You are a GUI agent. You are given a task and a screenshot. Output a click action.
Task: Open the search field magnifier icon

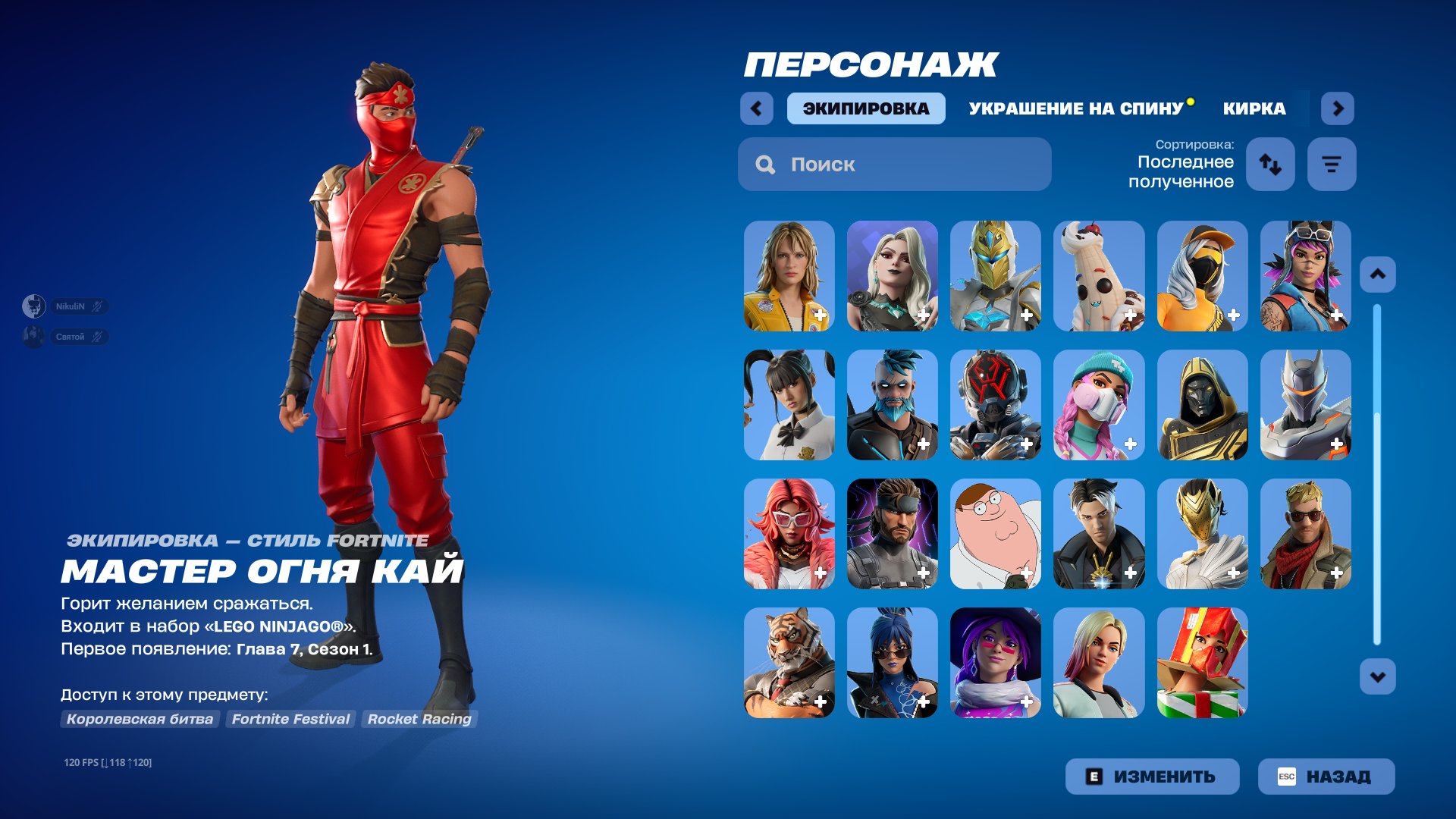pos(764,164)
